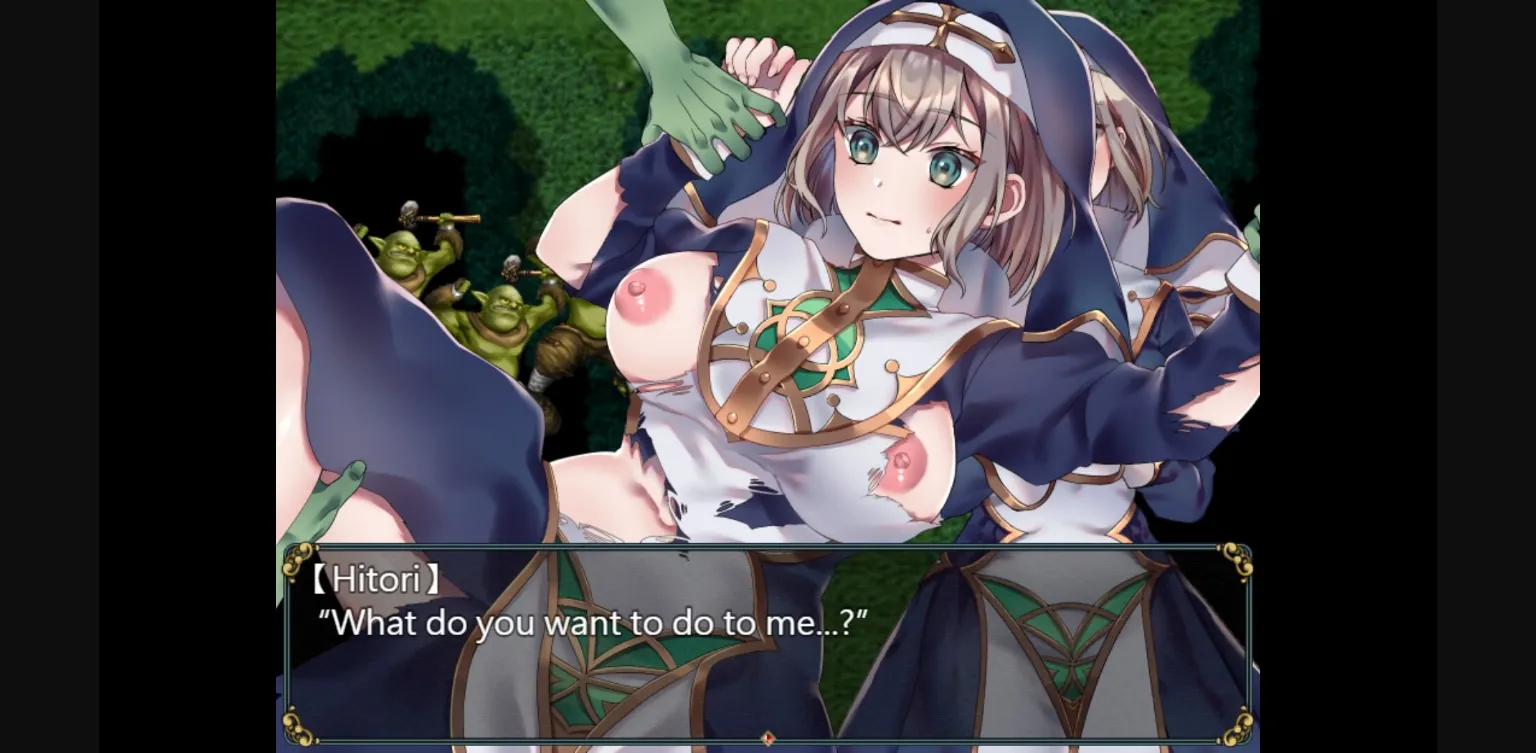
Task: Click the dark letterbox area right of the game
Action: click(x=1400, y=375)
